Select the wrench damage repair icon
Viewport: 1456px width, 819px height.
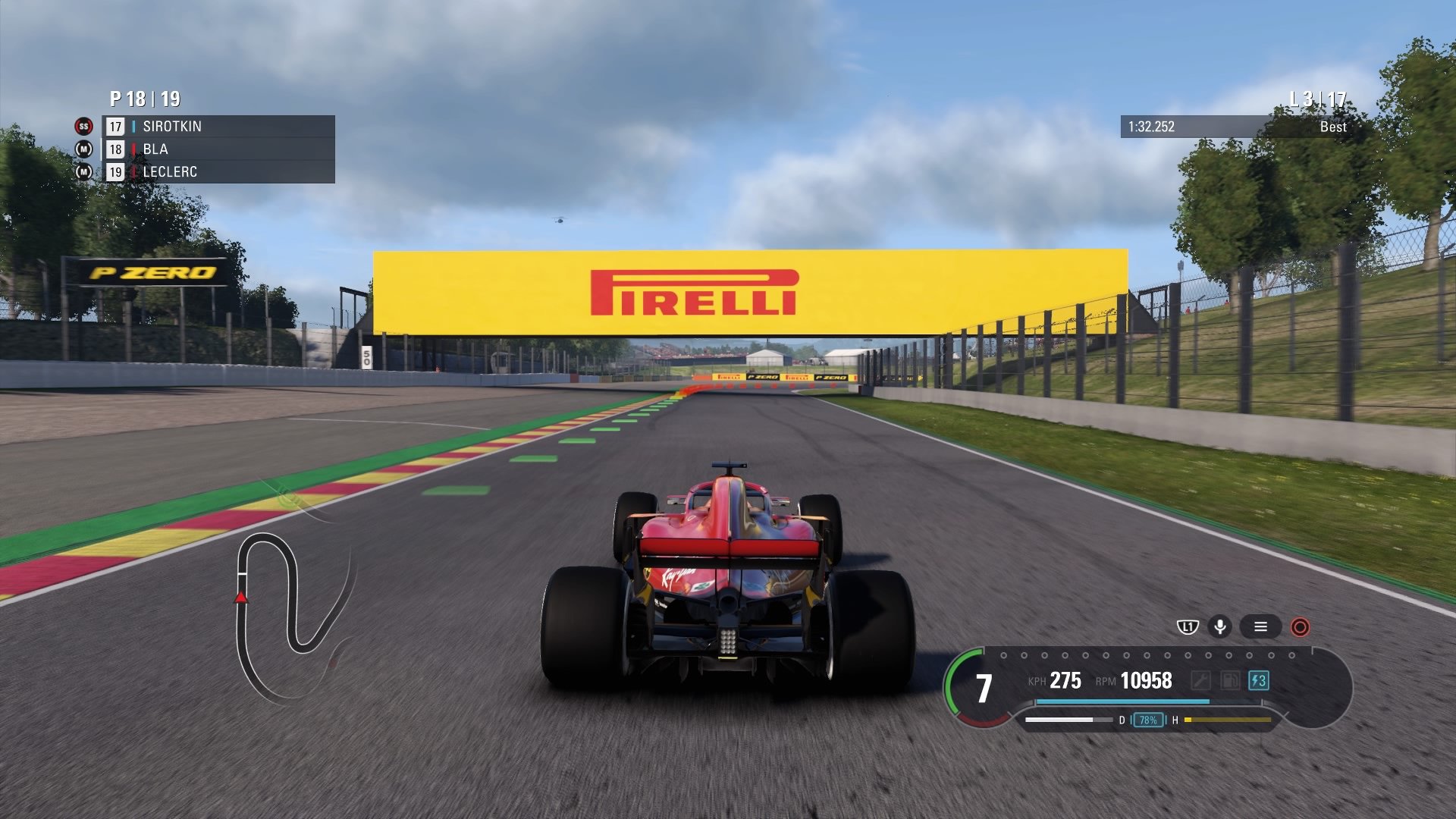tap(1201, 680)
